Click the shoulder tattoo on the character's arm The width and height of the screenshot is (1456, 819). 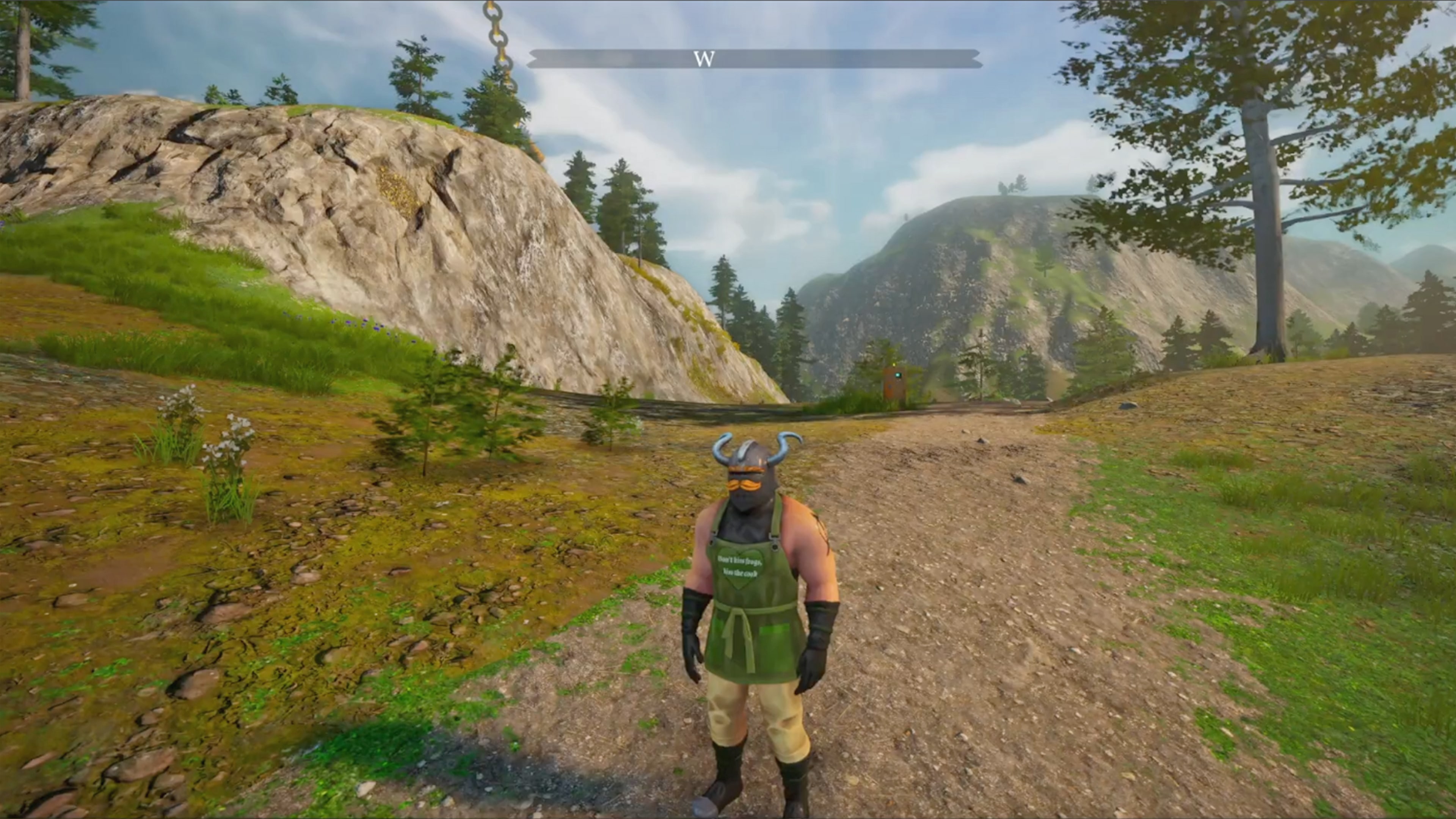[x=819, y=529]
